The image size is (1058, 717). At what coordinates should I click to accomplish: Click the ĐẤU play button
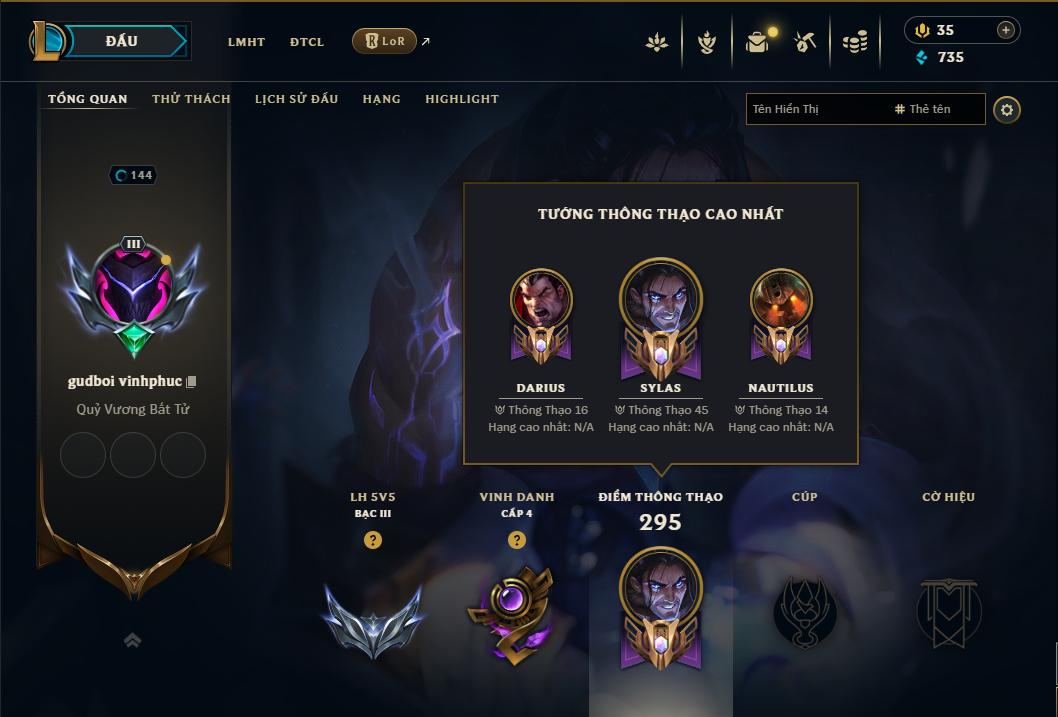122,41
